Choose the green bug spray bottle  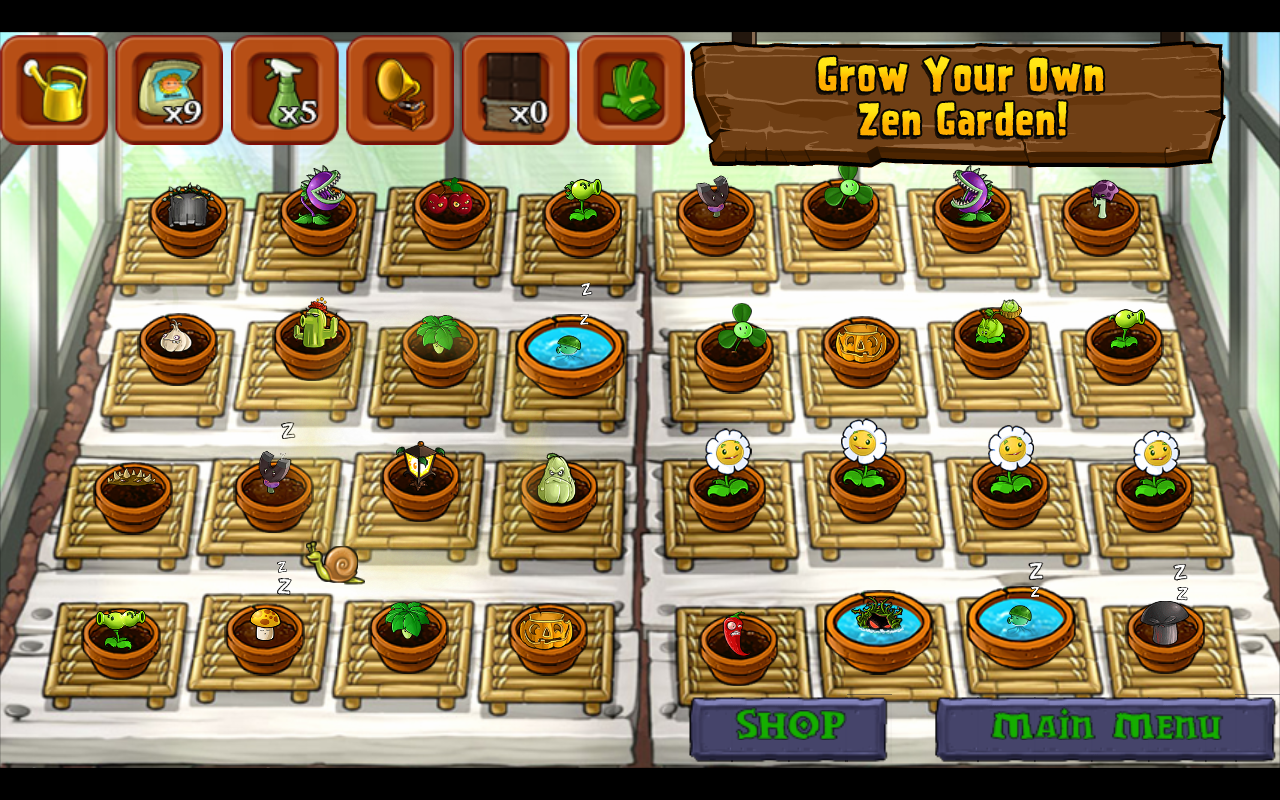[285, 90]
